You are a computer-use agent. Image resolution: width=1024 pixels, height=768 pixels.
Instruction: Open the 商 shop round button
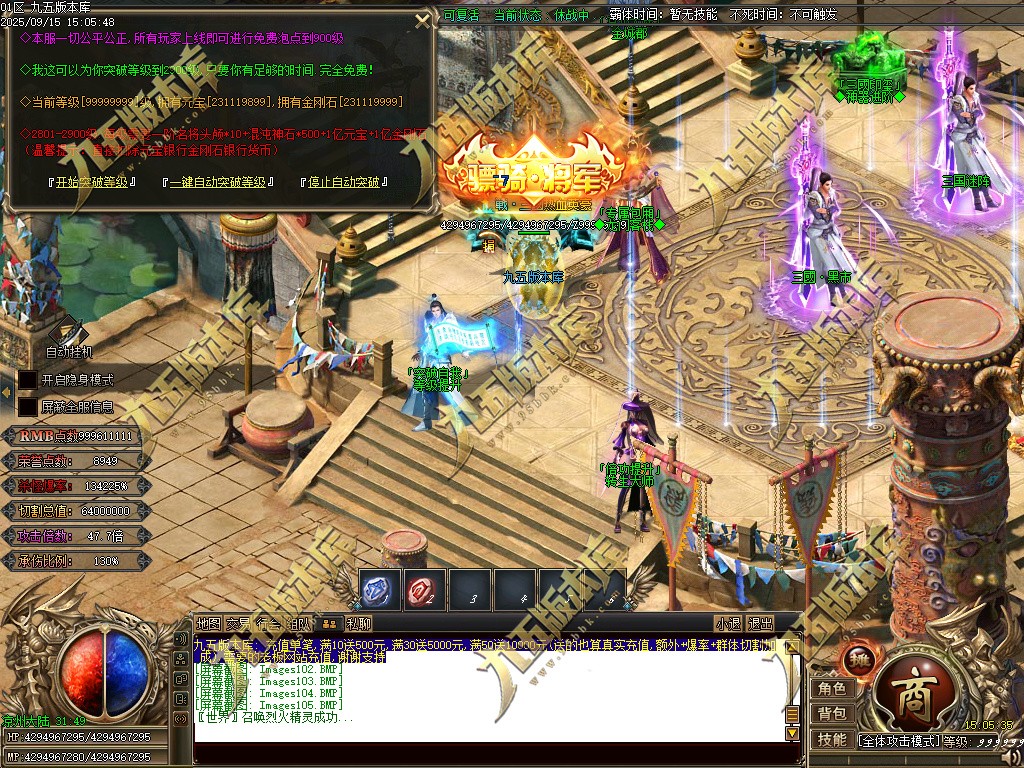pos(912,693)
